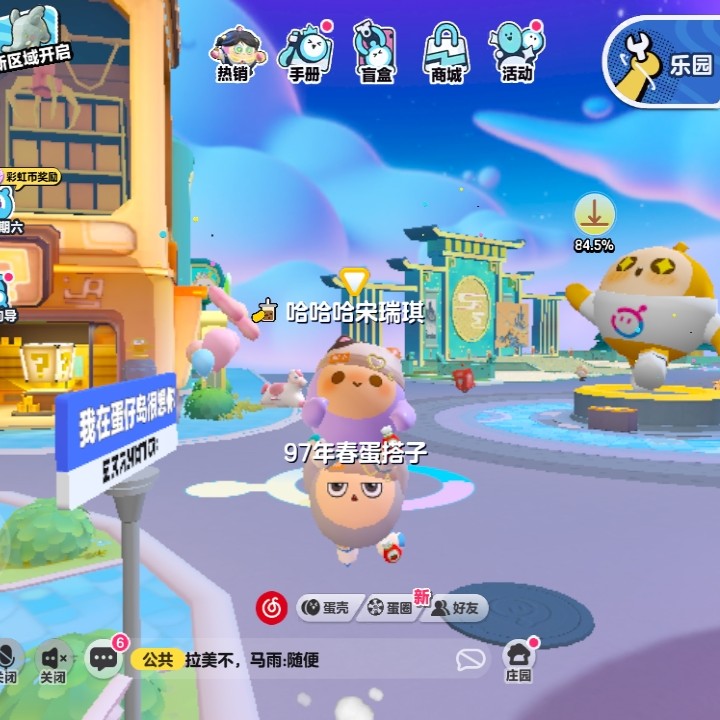Go to the 庄园 manor
The image size is (720, 720).
pyautogui.click(x=518, y=660)
